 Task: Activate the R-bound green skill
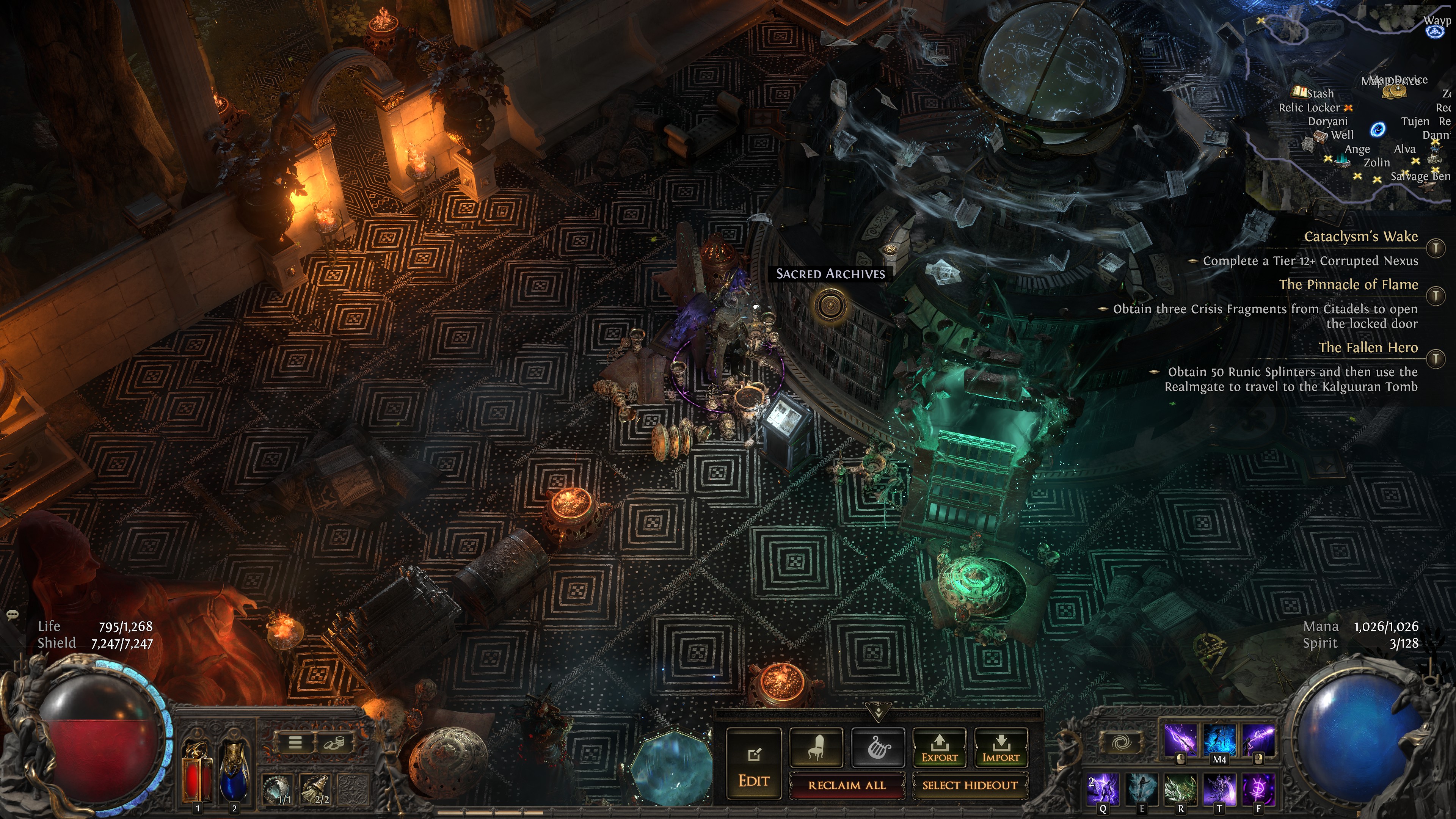[1181, 789]
